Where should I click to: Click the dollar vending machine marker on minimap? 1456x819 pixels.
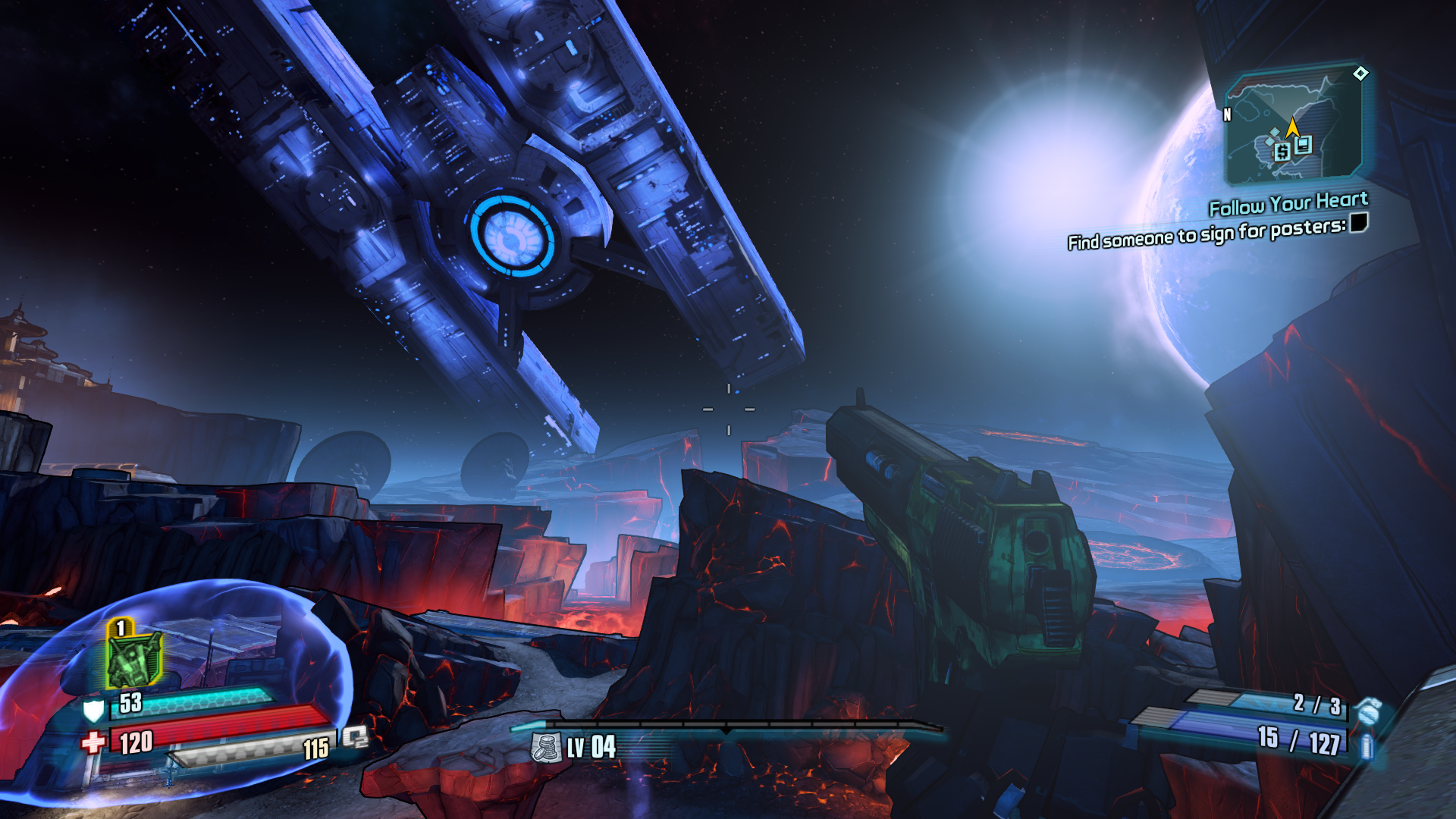coord(1282,152)
